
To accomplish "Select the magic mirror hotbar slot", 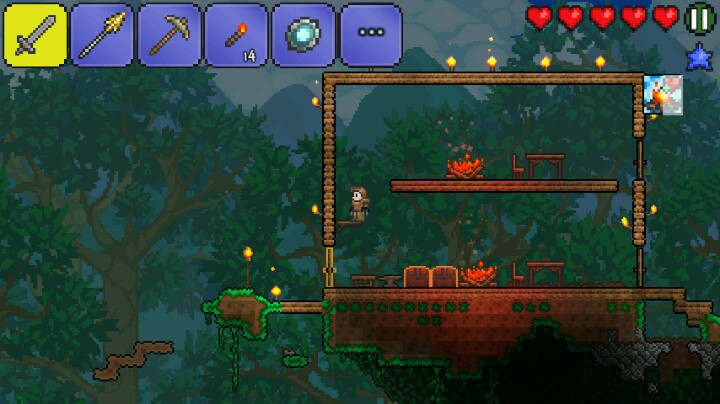I will click(303, 35).
